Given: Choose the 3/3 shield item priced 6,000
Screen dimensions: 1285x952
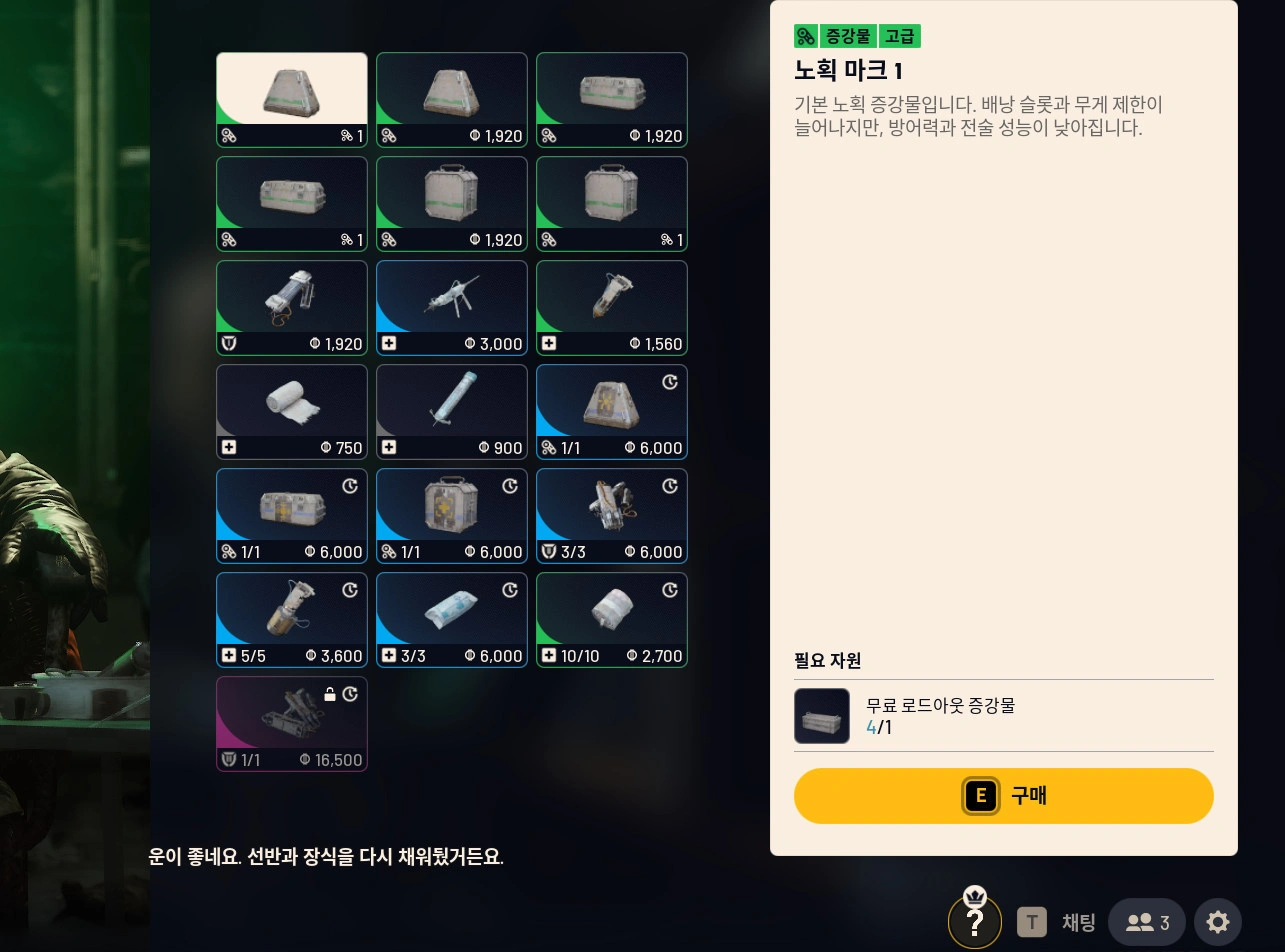Looking at the screenshot, I should (x=612, y=516).
